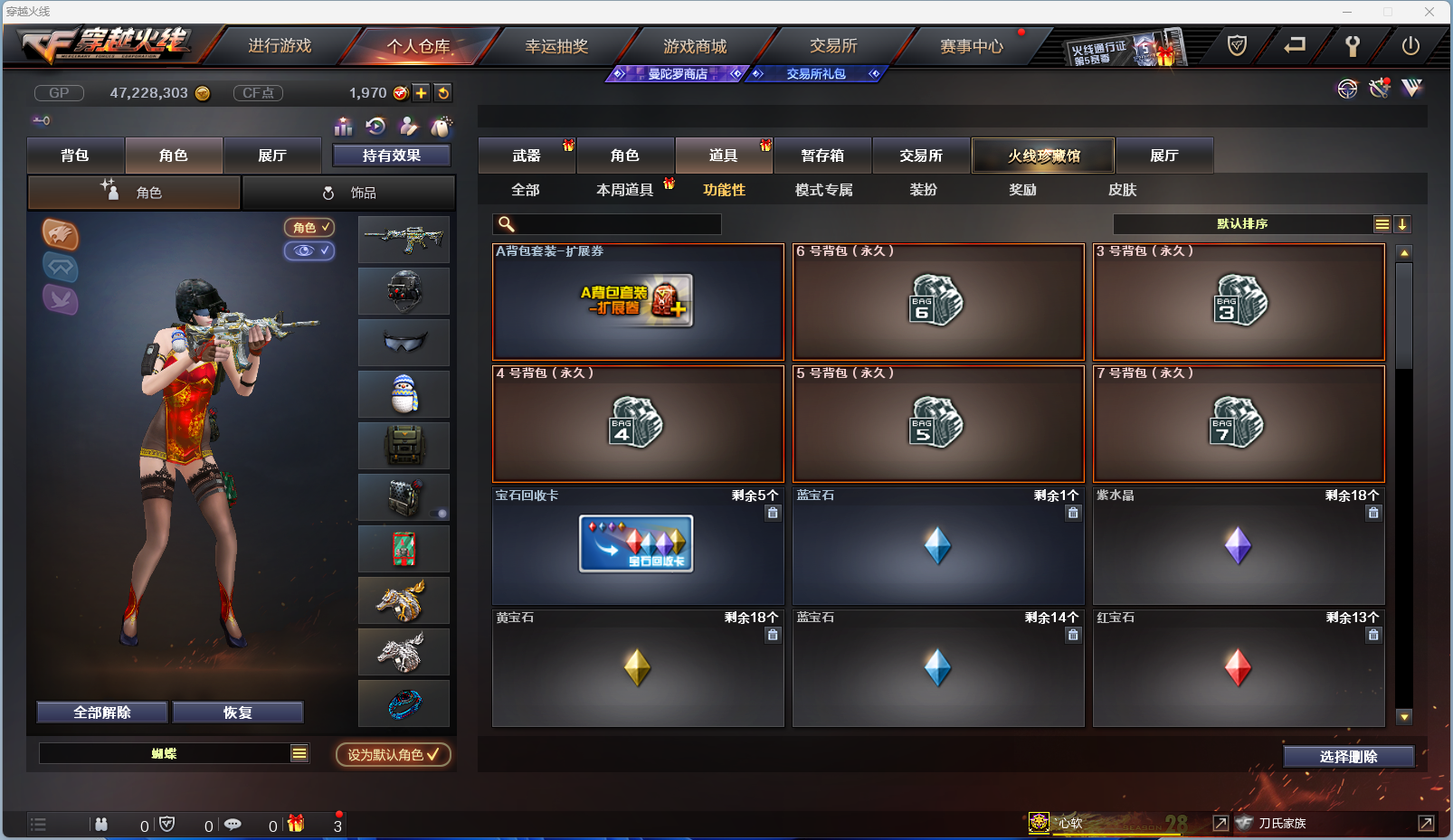Open the stats bar-chart icon above character panel
1453x840 pixels.
(343, 127)
